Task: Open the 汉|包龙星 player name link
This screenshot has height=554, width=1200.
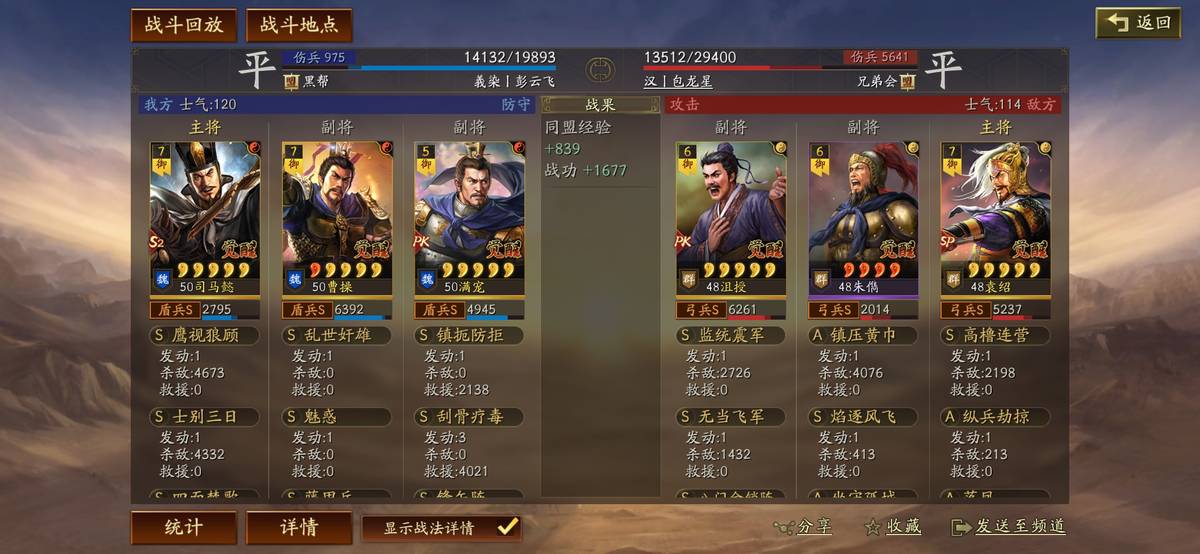Action: click(x=680, y=81)
